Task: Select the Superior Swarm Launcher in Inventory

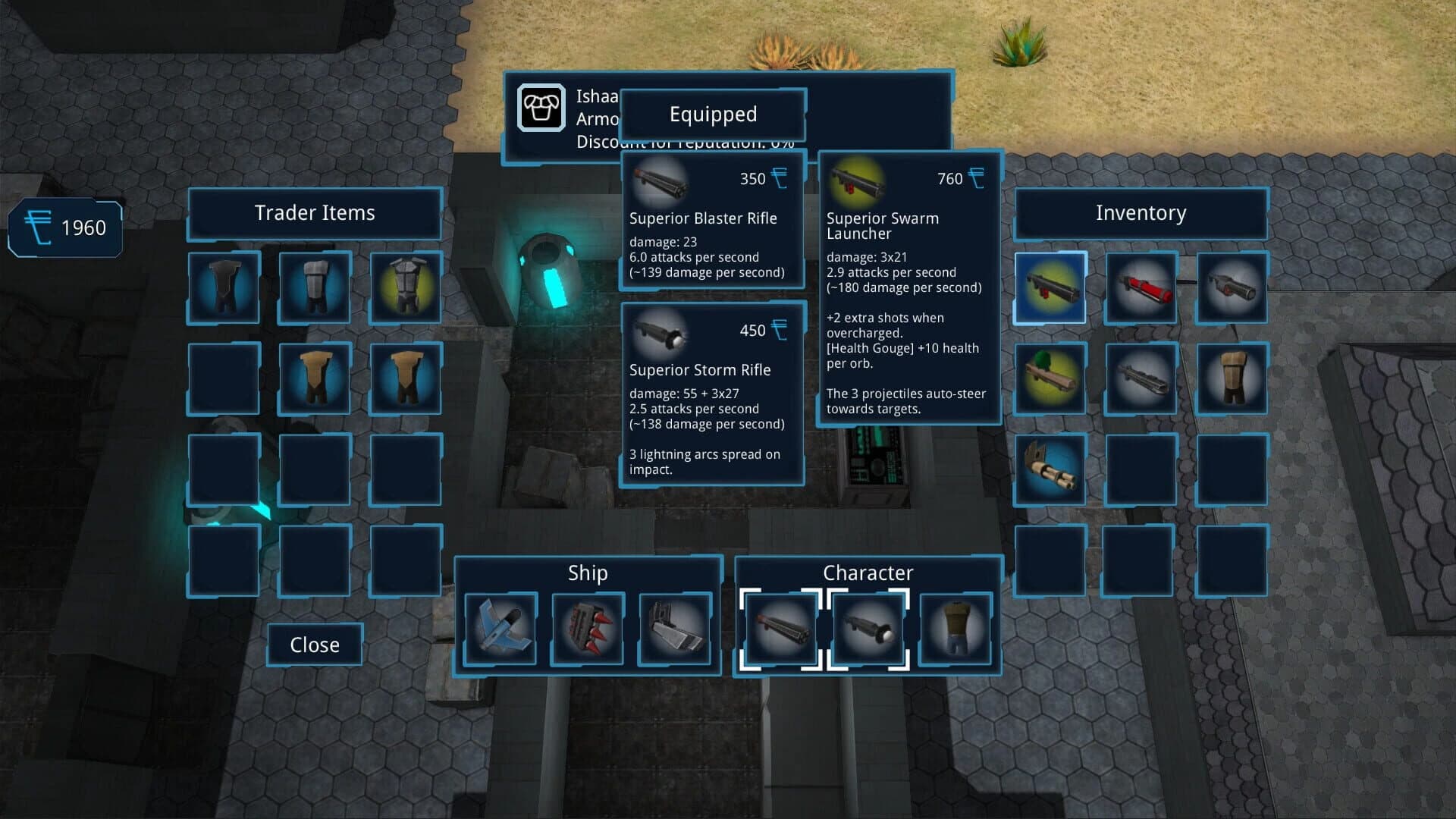Action: pos(1050,288)
